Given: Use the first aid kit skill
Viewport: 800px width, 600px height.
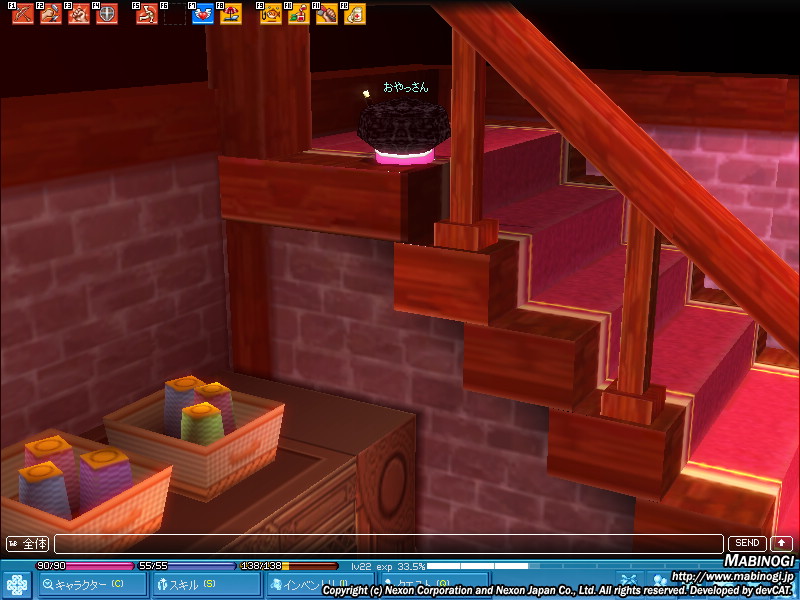Looking at the screenshot, I should tap(354, 15).
